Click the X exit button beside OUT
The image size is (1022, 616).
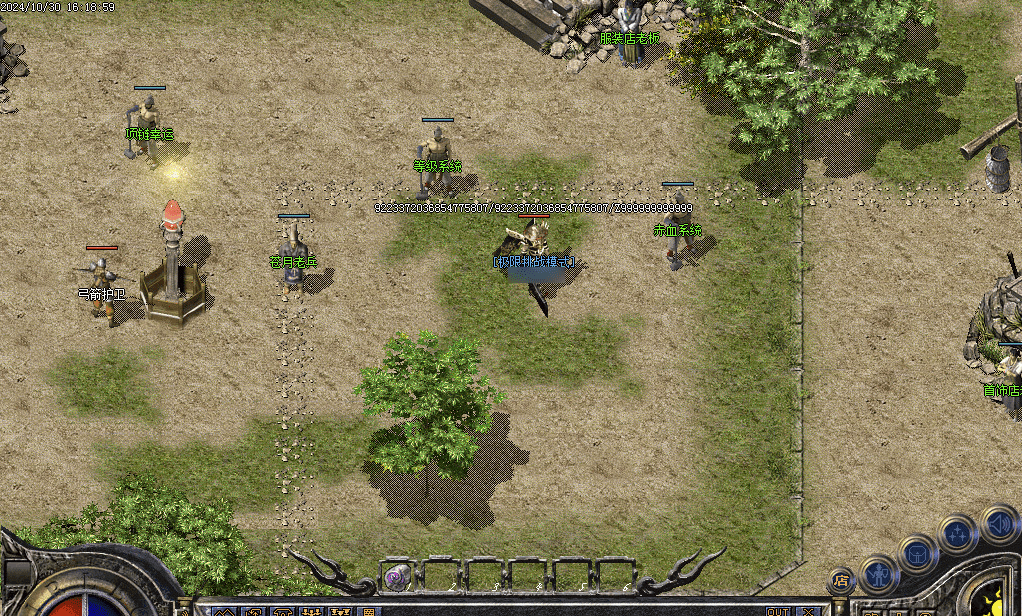(807, 611)
